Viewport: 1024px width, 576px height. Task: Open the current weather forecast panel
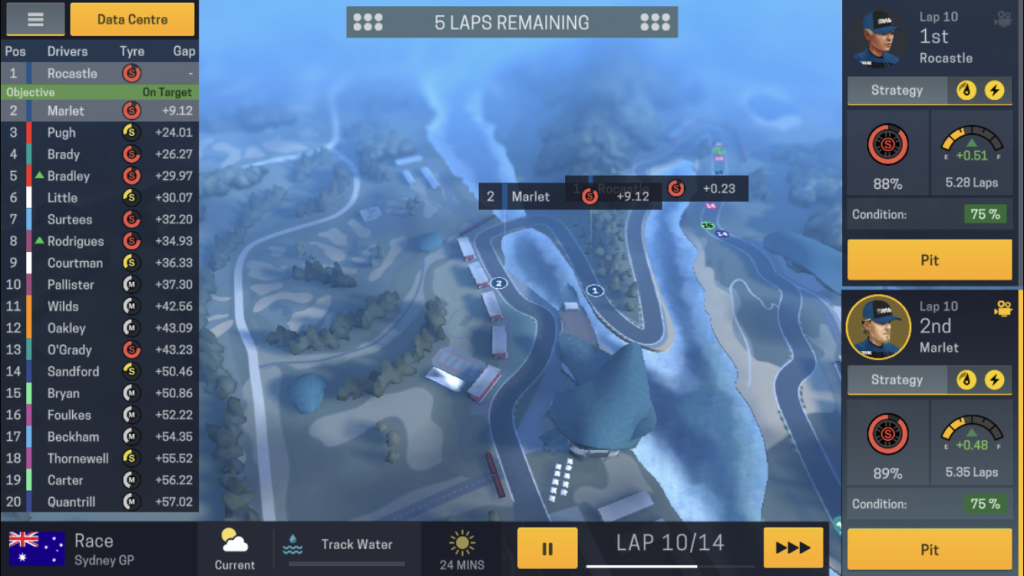[235, 548]
